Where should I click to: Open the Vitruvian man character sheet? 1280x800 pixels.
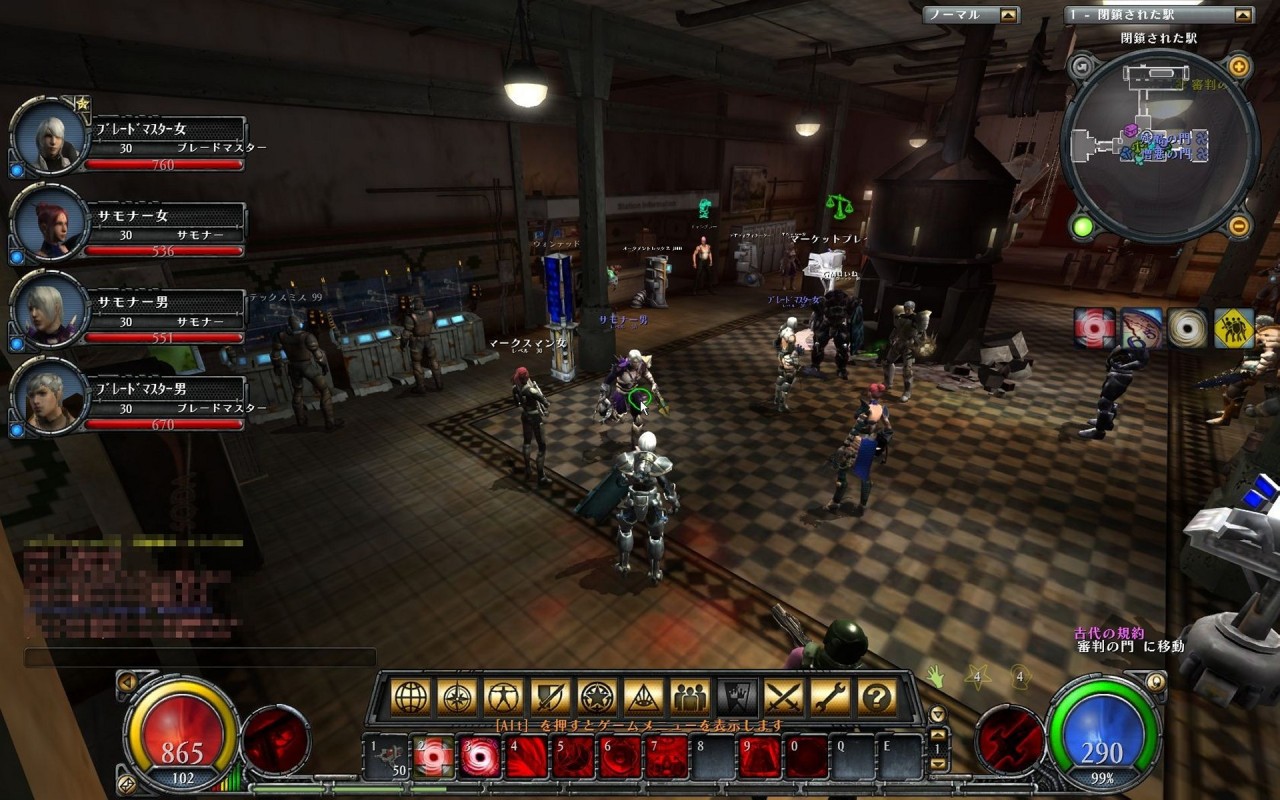click(504, 697)
